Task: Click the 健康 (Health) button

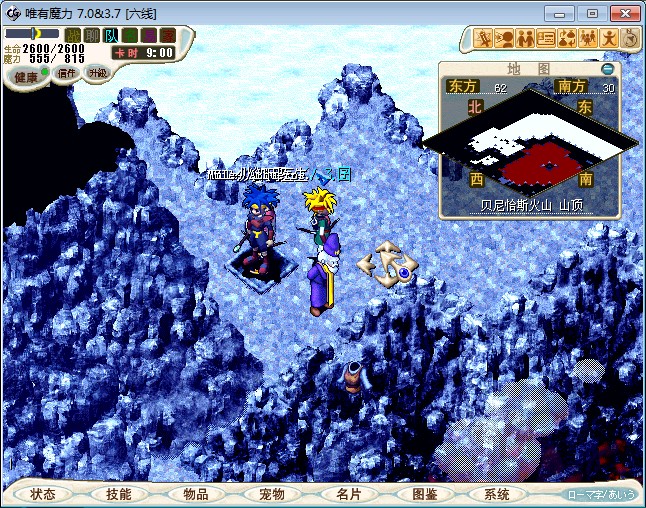Action: 27,77
